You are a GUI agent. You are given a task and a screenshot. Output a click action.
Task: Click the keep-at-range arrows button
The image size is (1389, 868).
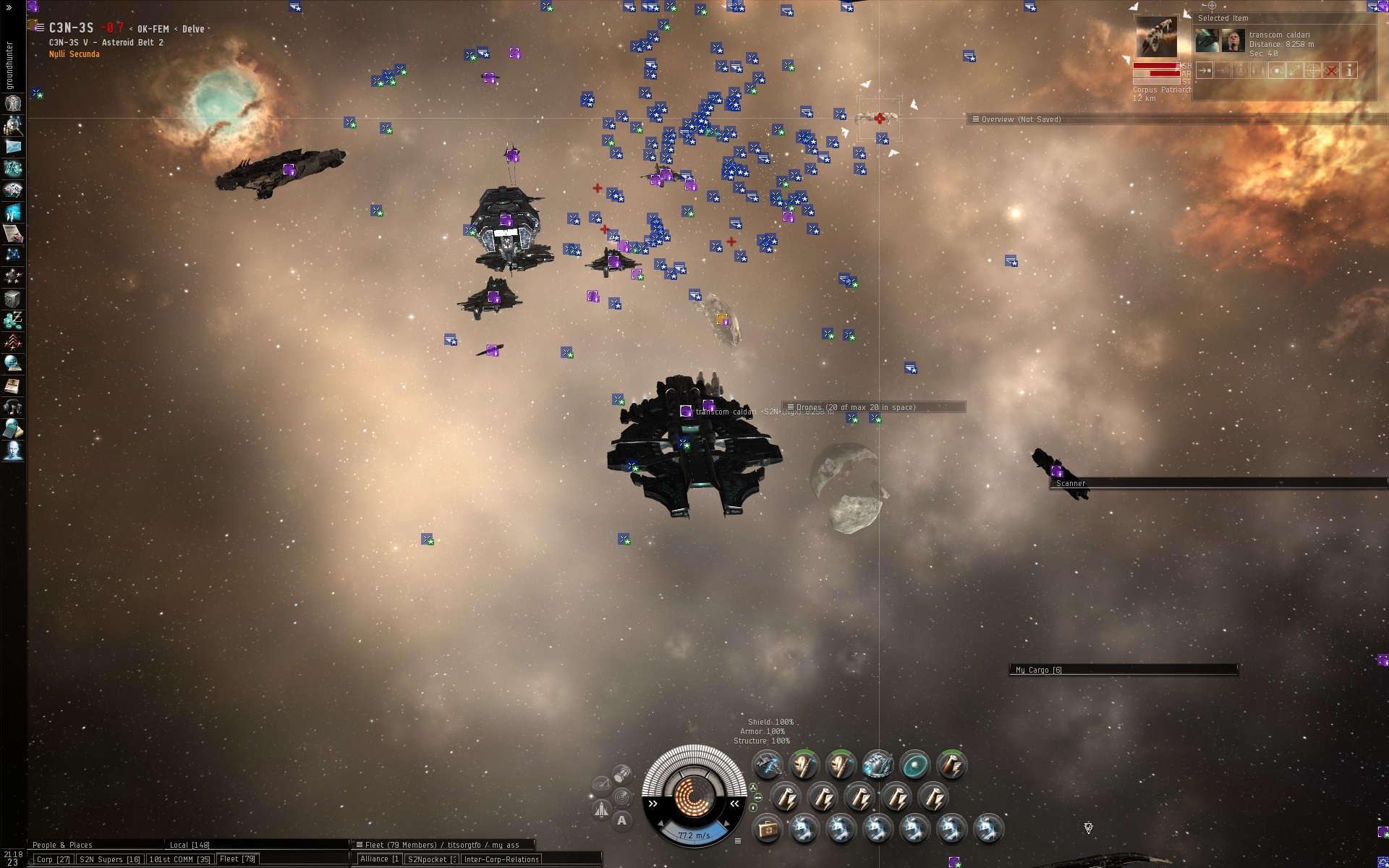coord(1295,70)
